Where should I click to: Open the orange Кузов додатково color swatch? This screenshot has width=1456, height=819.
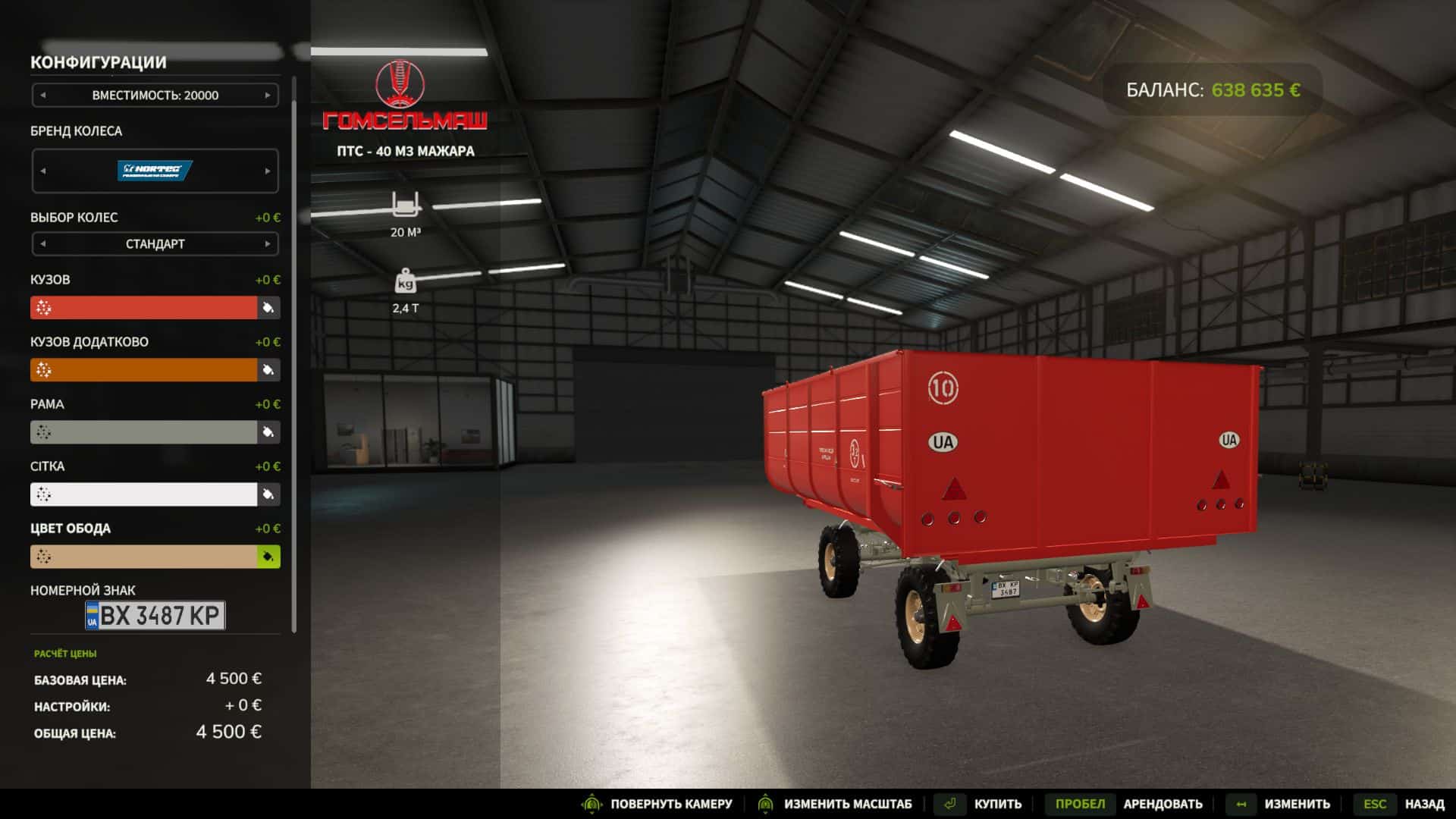144,370
